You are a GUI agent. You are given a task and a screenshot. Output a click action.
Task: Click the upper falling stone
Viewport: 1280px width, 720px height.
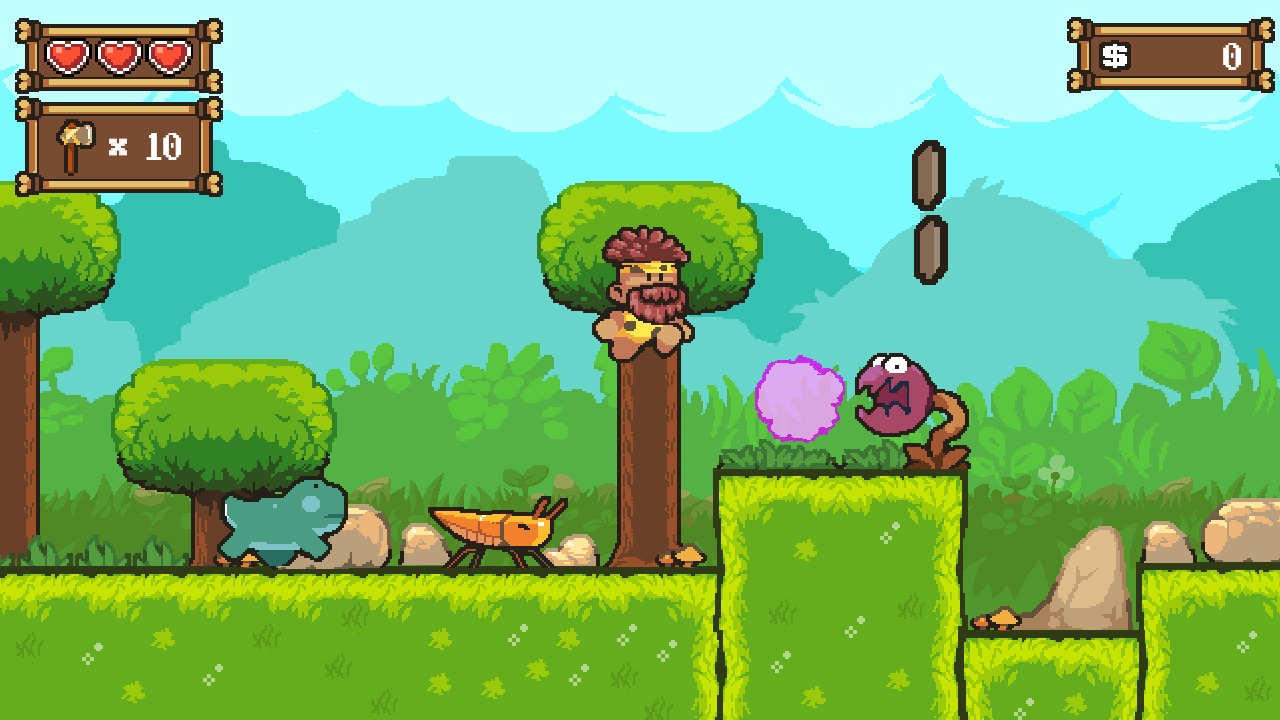tap(928, 175)
